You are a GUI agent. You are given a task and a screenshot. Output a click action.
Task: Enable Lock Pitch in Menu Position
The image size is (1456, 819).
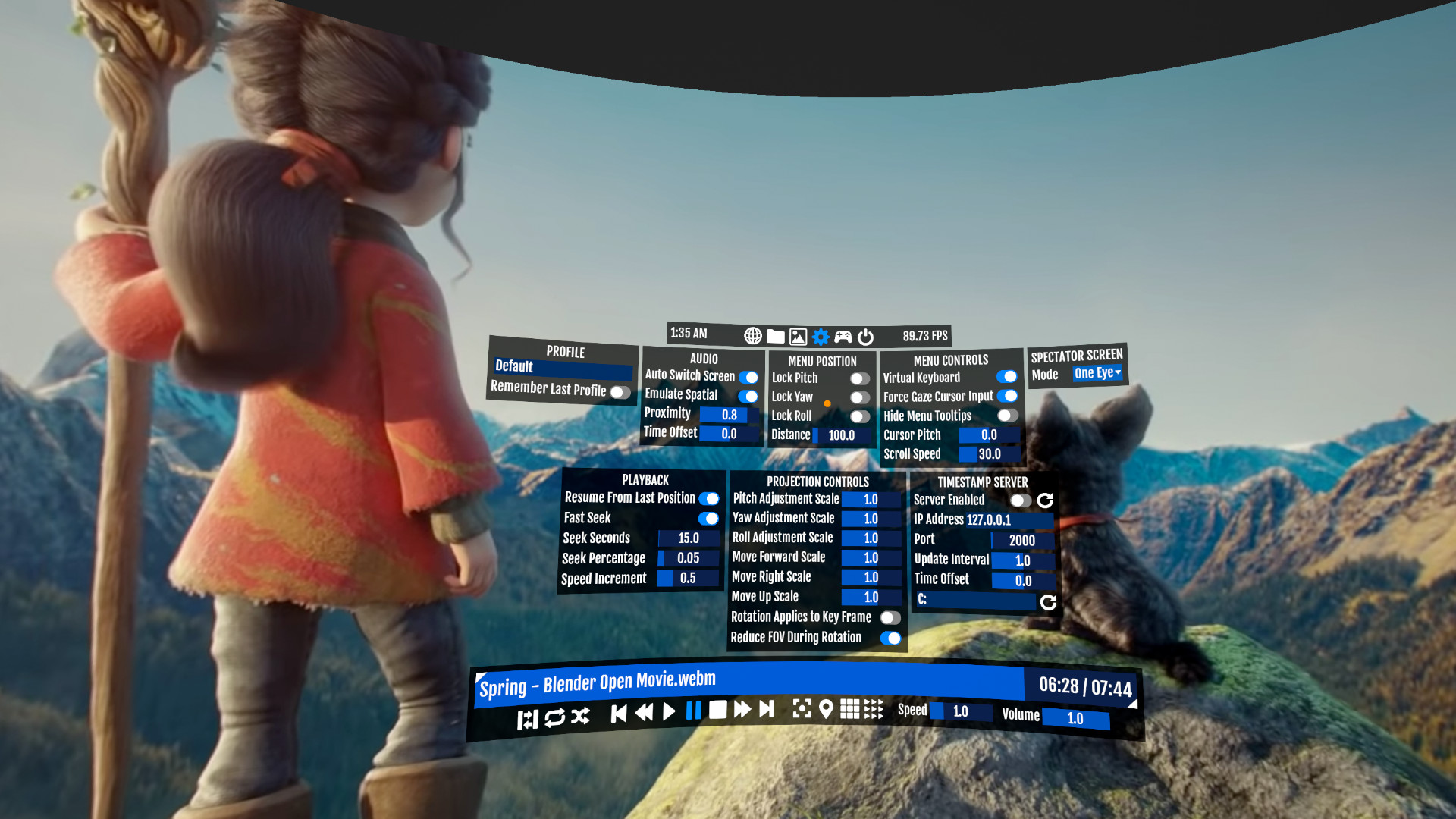pos(859,378)
